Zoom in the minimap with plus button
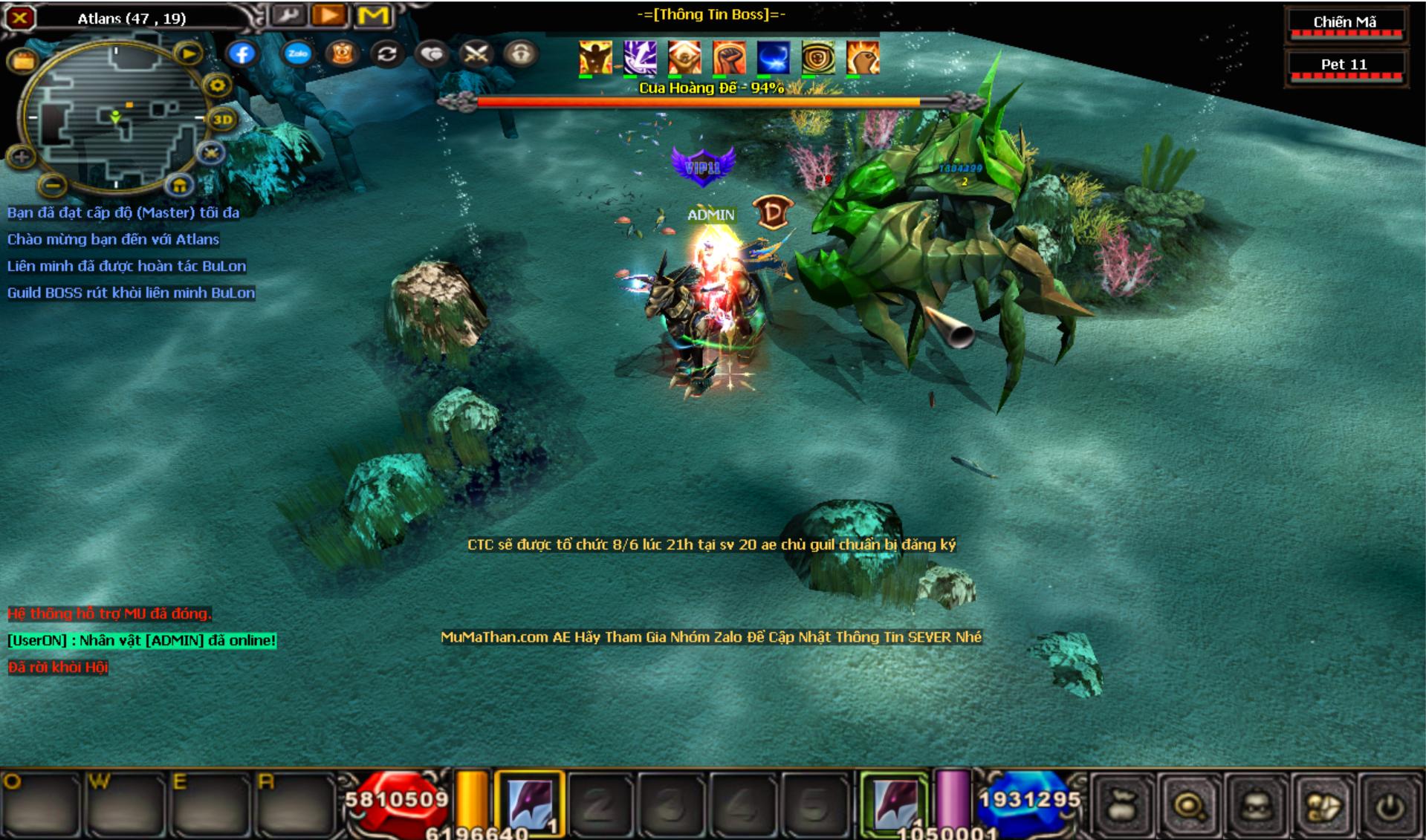 21,157
